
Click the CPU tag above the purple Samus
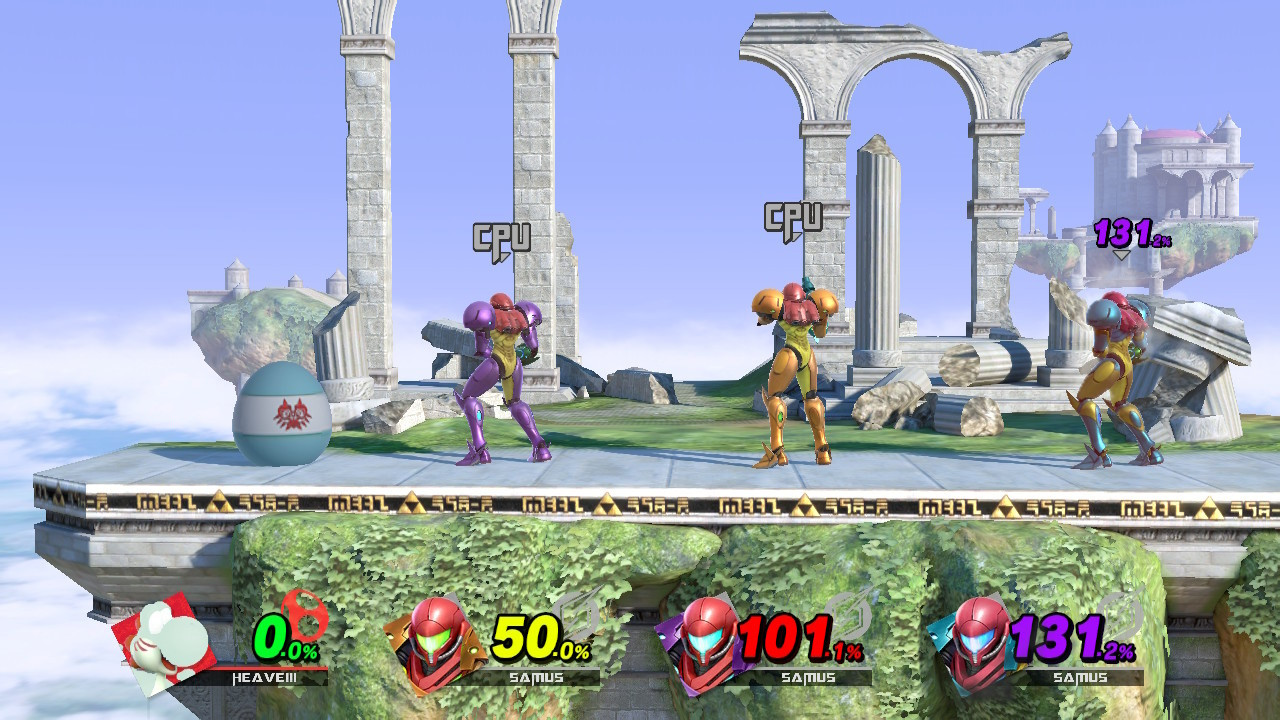(503, 237)
